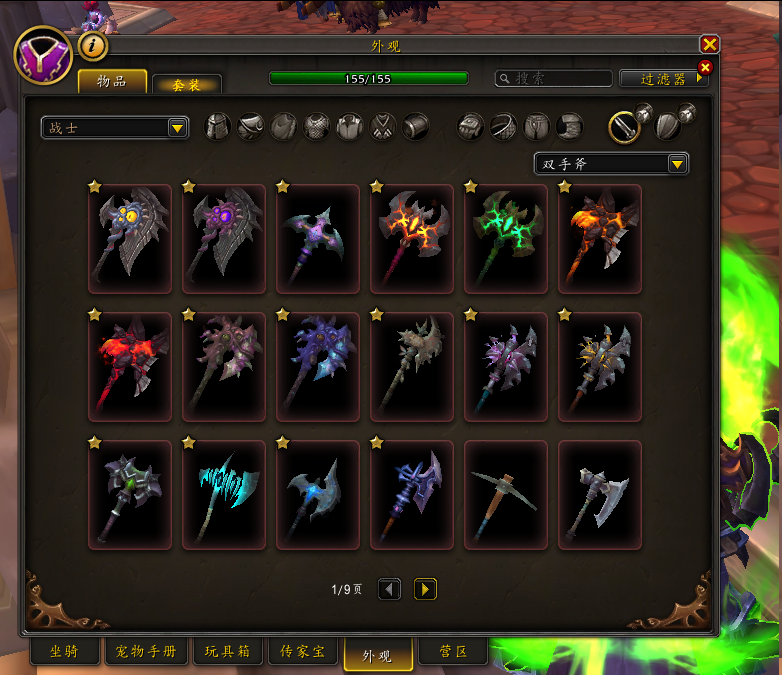The width and height of the screenshot is (782, 675).
Task: Click the info help button
Action: (x=93, y=46)
